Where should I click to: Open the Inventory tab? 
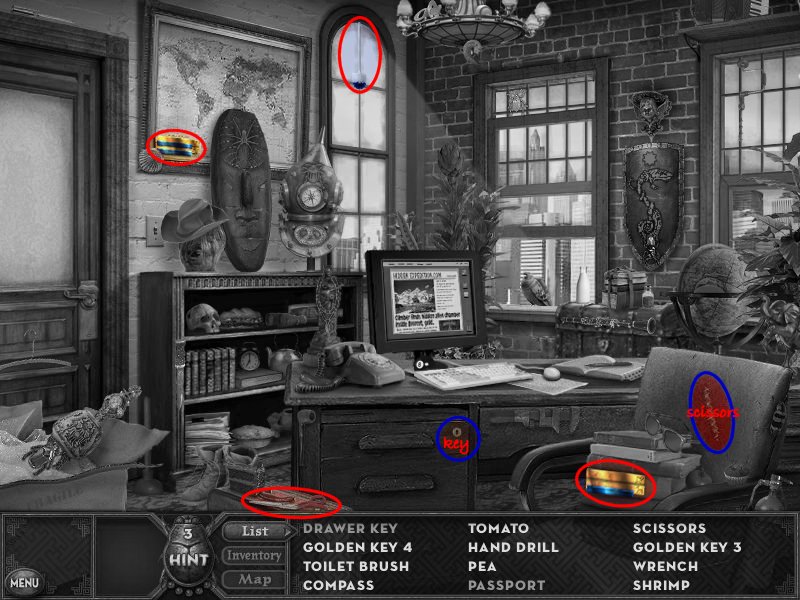pyautogui.click(x=254, y=555)
